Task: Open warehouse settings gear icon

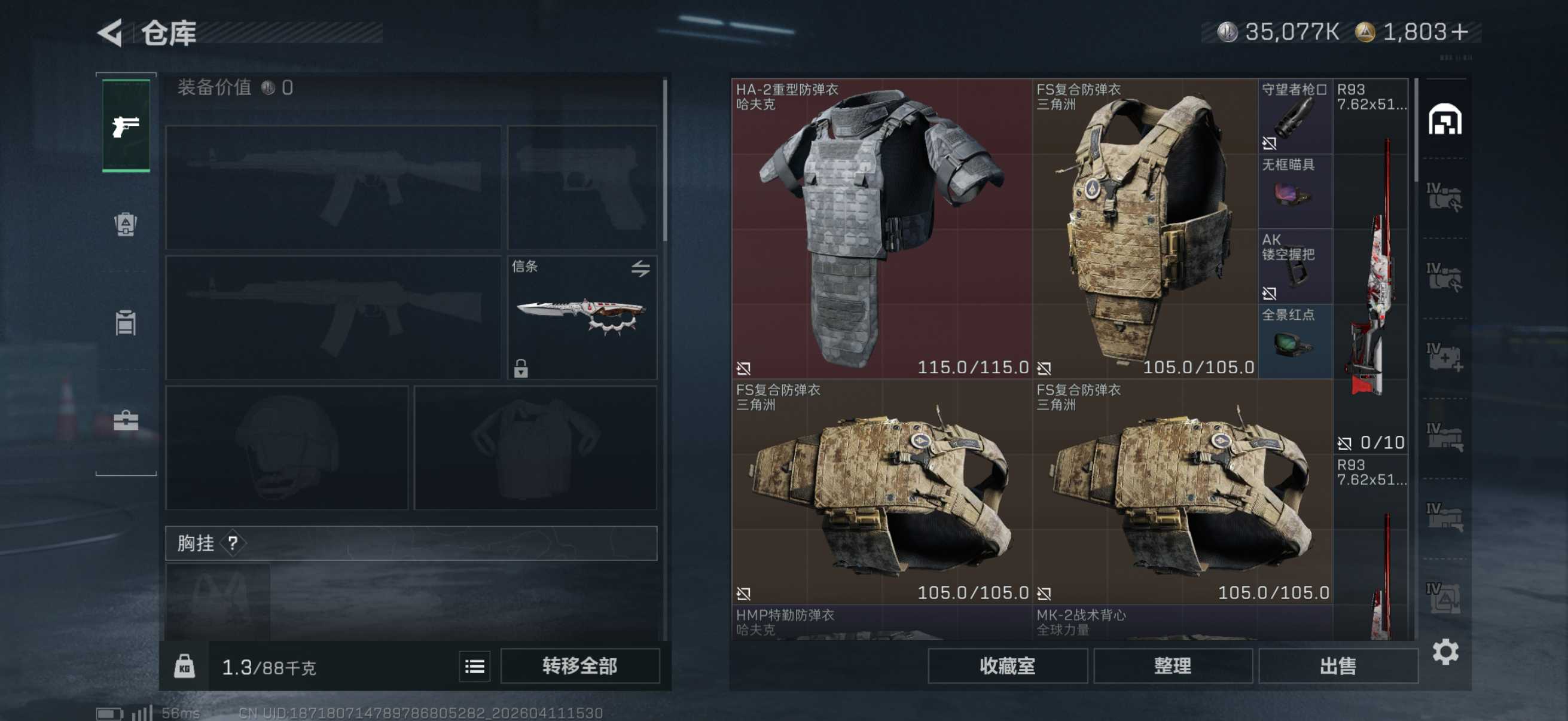Action: 1445,652
